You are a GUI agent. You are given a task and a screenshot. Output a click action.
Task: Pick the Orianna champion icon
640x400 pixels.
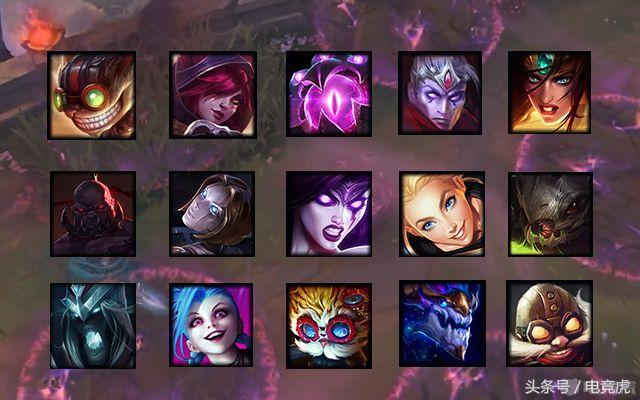210,213
